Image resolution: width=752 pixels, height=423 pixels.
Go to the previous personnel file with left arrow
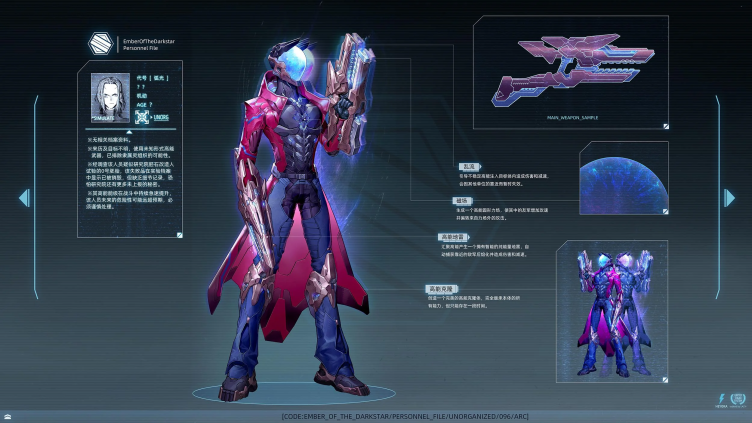[24, 198]
